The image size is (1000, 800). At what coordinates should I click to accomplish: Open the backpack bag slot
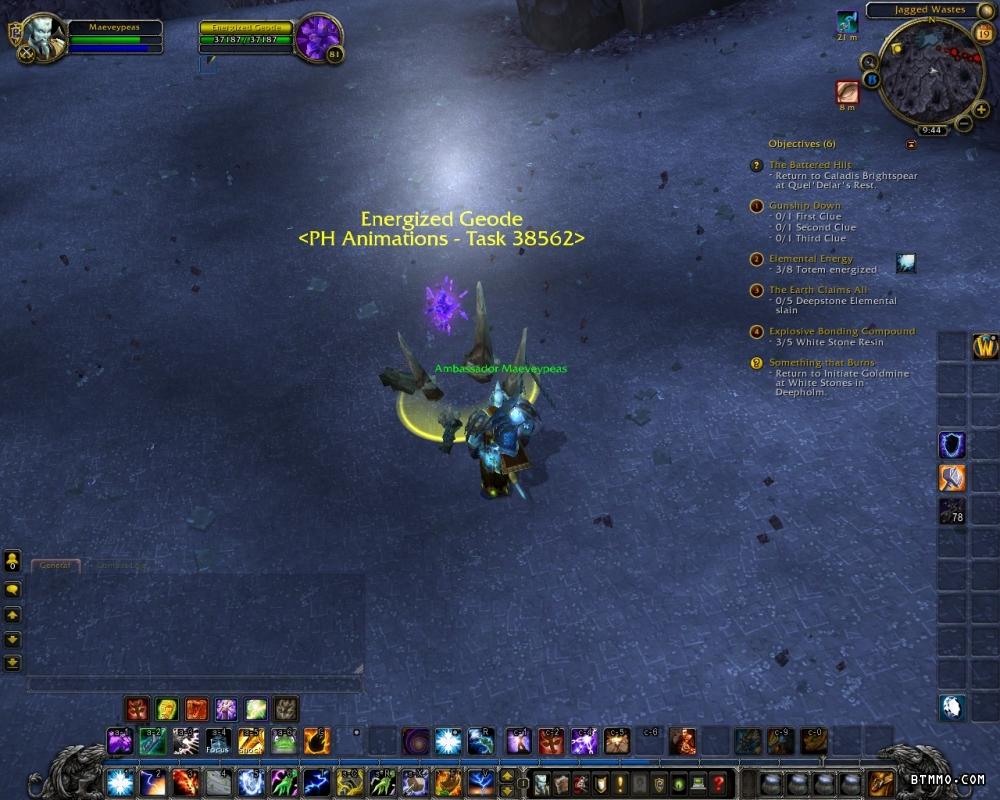[881, 781]
